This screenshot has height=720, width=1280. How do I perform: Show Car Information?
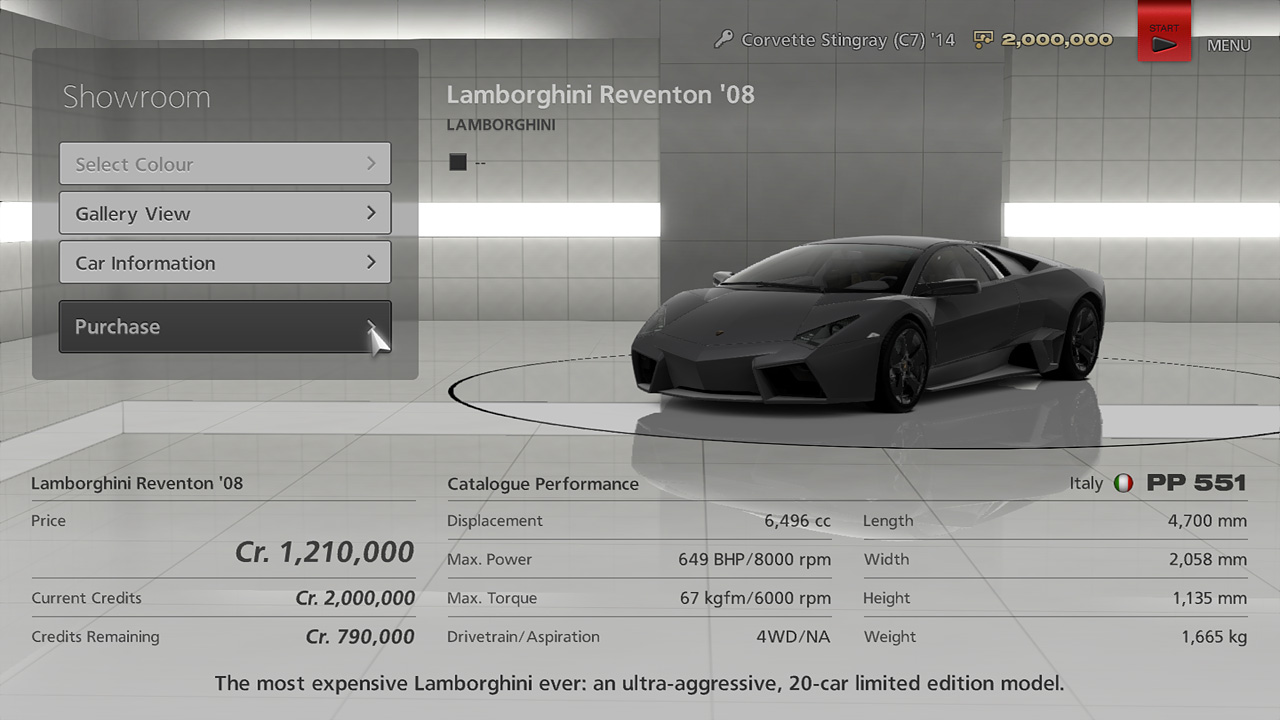[225, 263]
